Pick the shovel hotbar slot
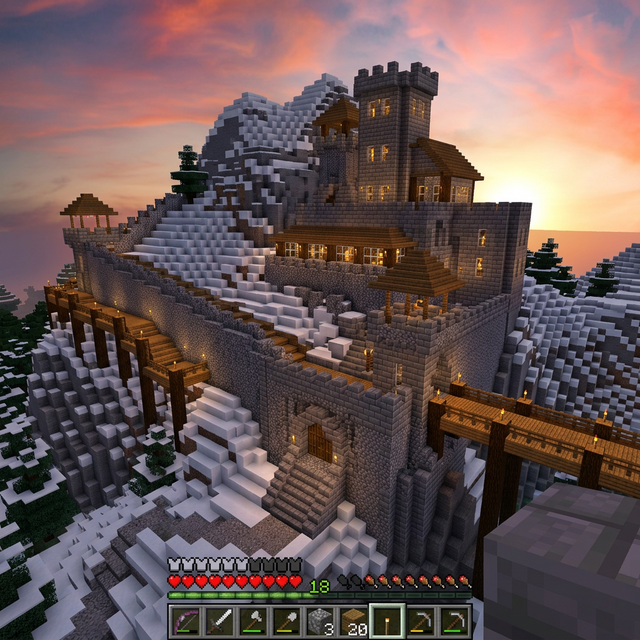640x640 pixels. pyautogui.click(x=286, y=621)
